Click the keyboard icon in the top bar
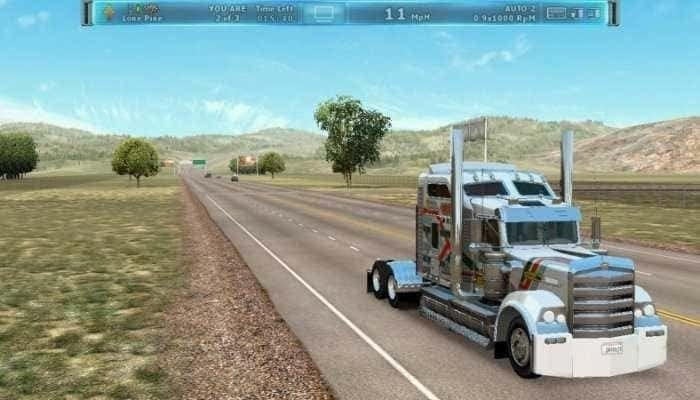The image size is (700, 400). point(556,13)
